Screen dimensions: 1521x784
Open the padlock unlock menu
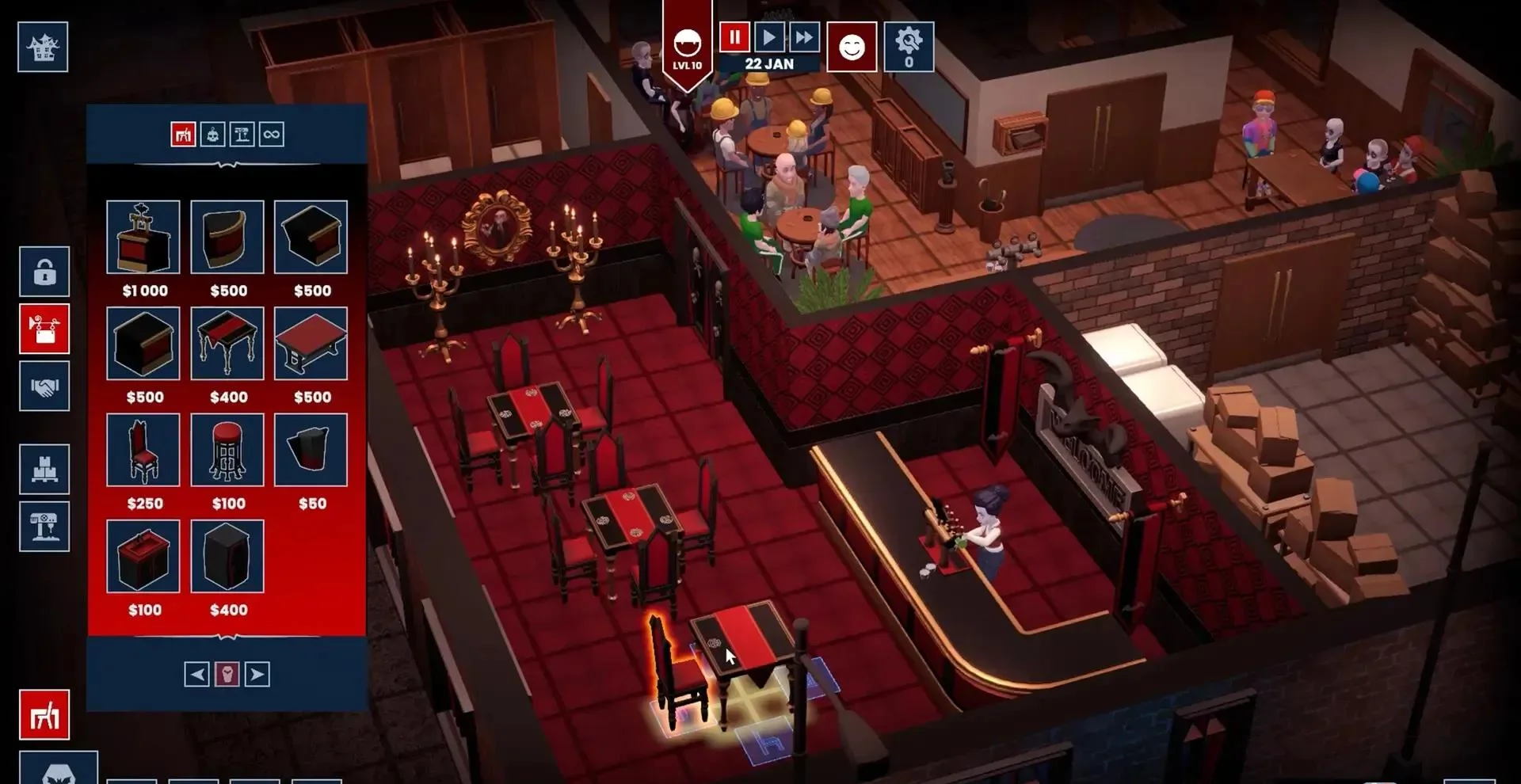pyautogui.click(x=44, y=272)
